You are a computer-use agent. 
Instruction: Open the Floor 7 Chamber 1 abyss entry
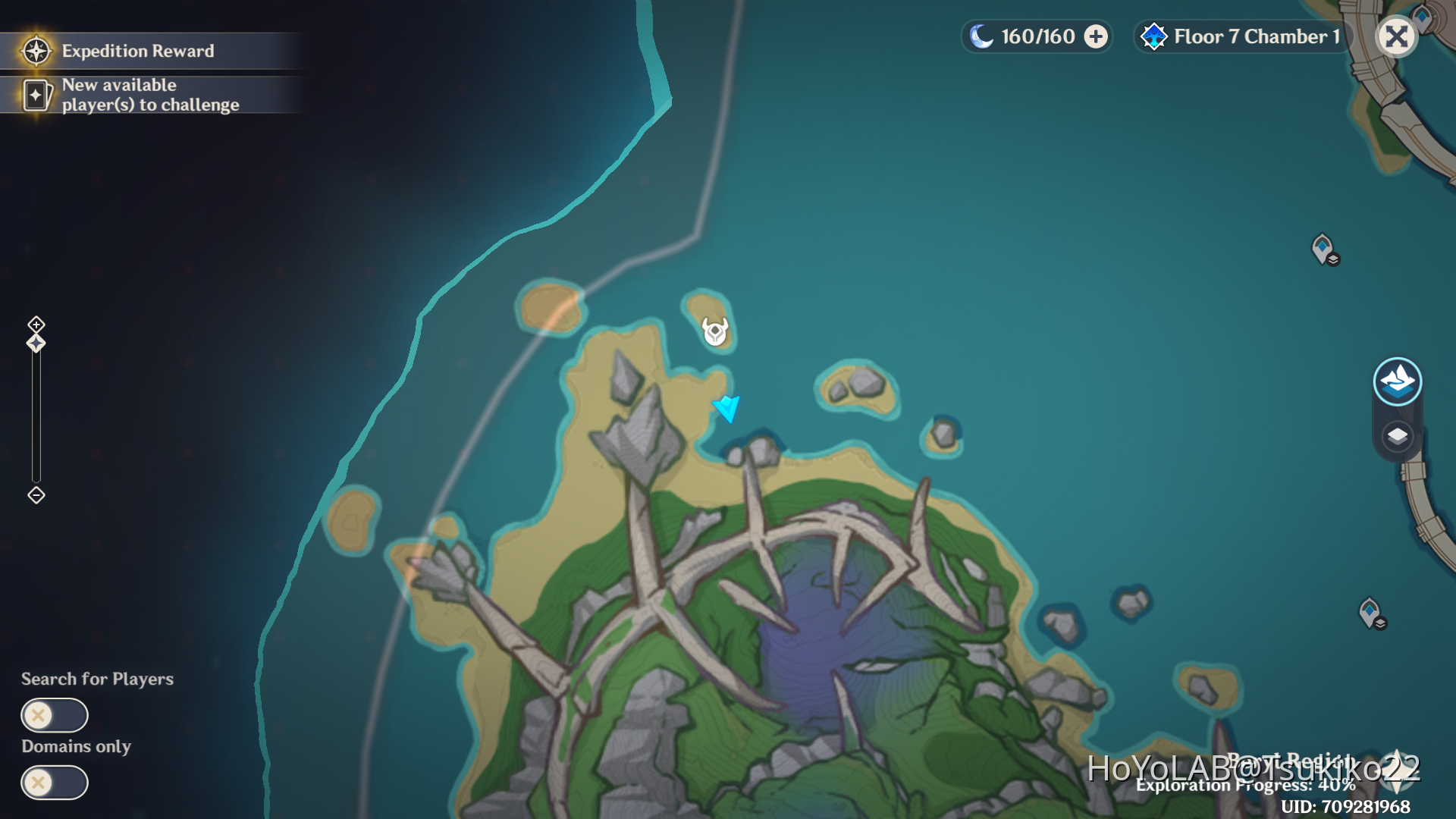pyautogui.click(x=1255, y=36)
